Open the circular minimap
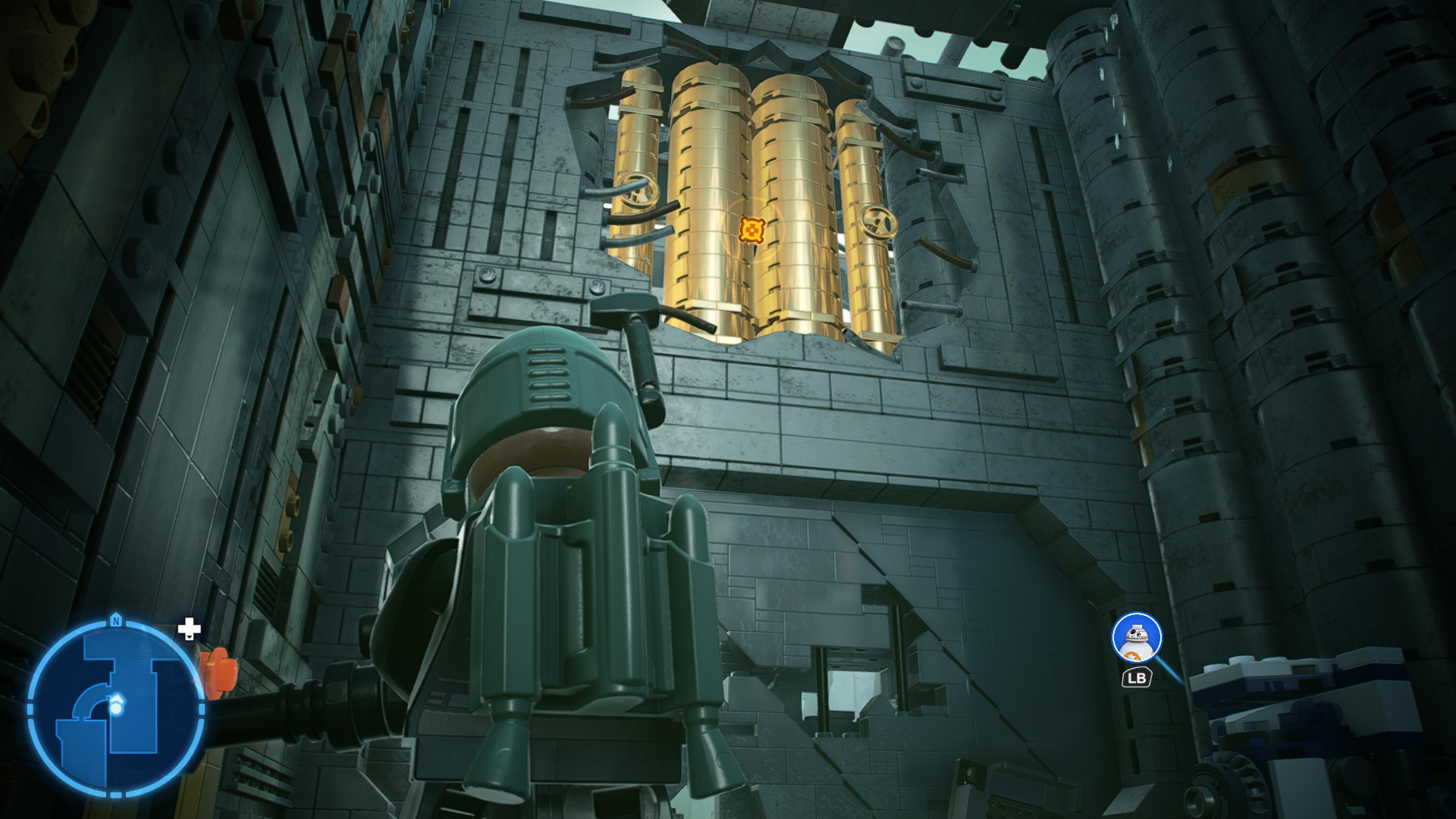This screenshot has width=1456, height=819. (115, 708)
